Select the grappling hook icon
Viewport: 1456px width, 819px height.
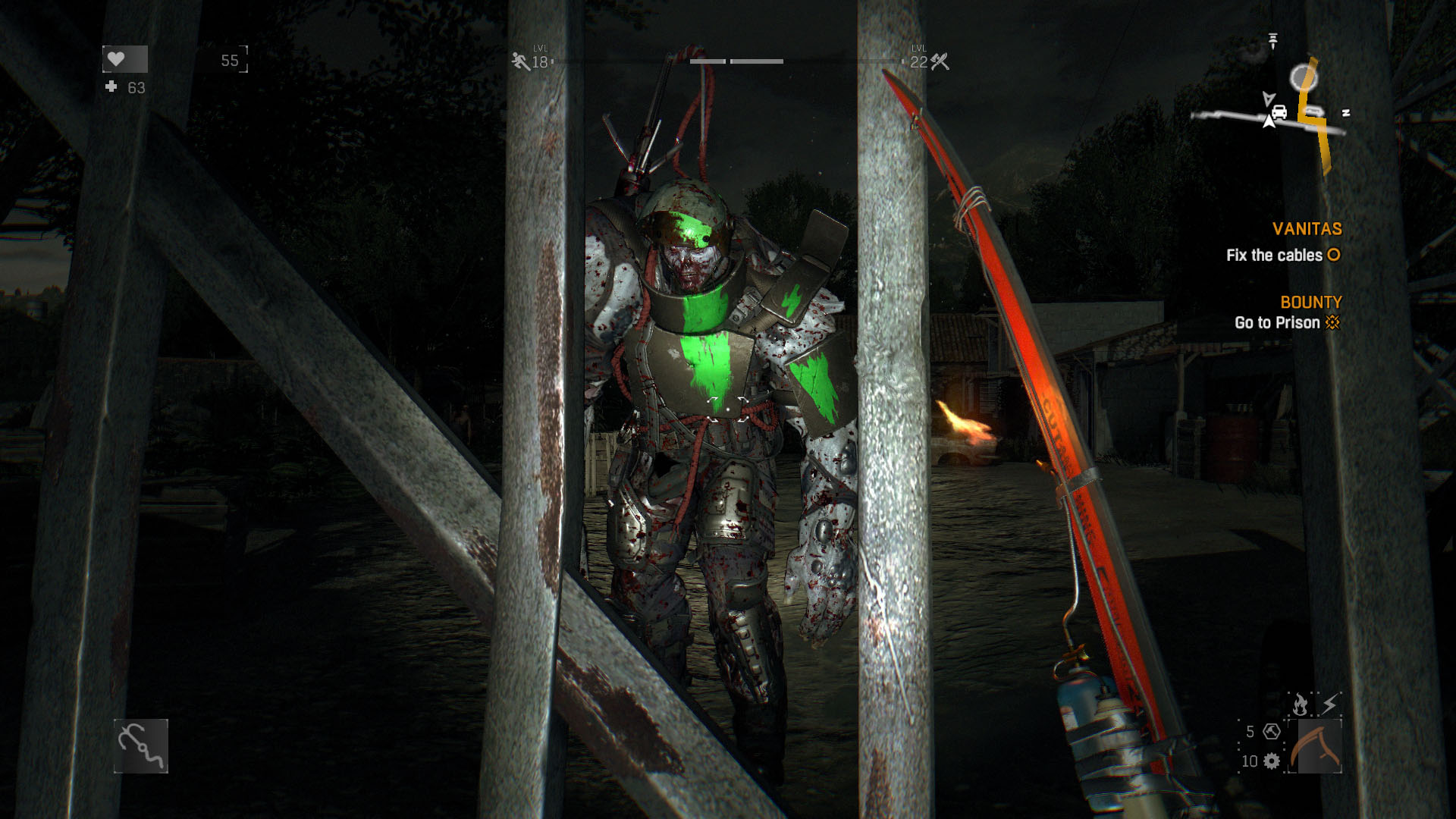tap(141, 746)
